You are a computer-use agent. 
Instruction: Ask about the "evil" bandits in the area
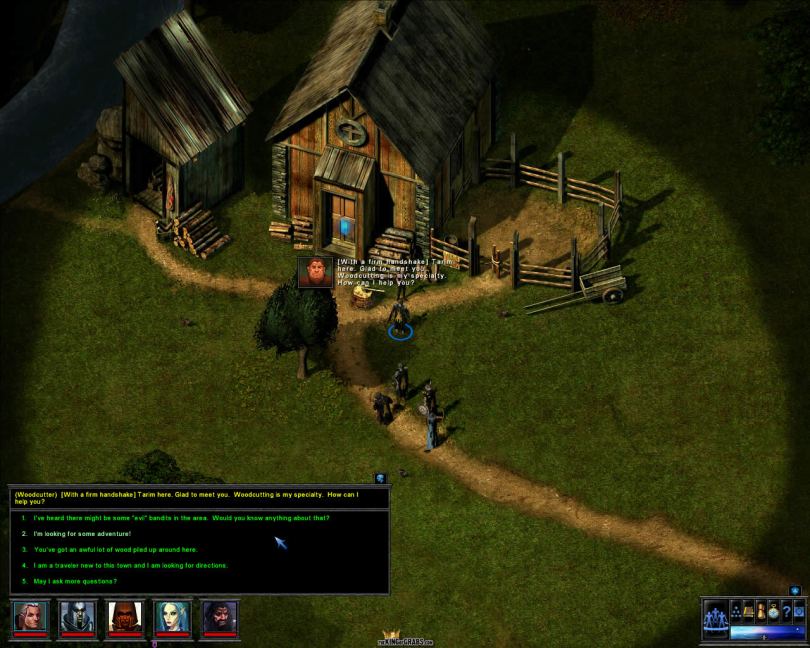181,518
